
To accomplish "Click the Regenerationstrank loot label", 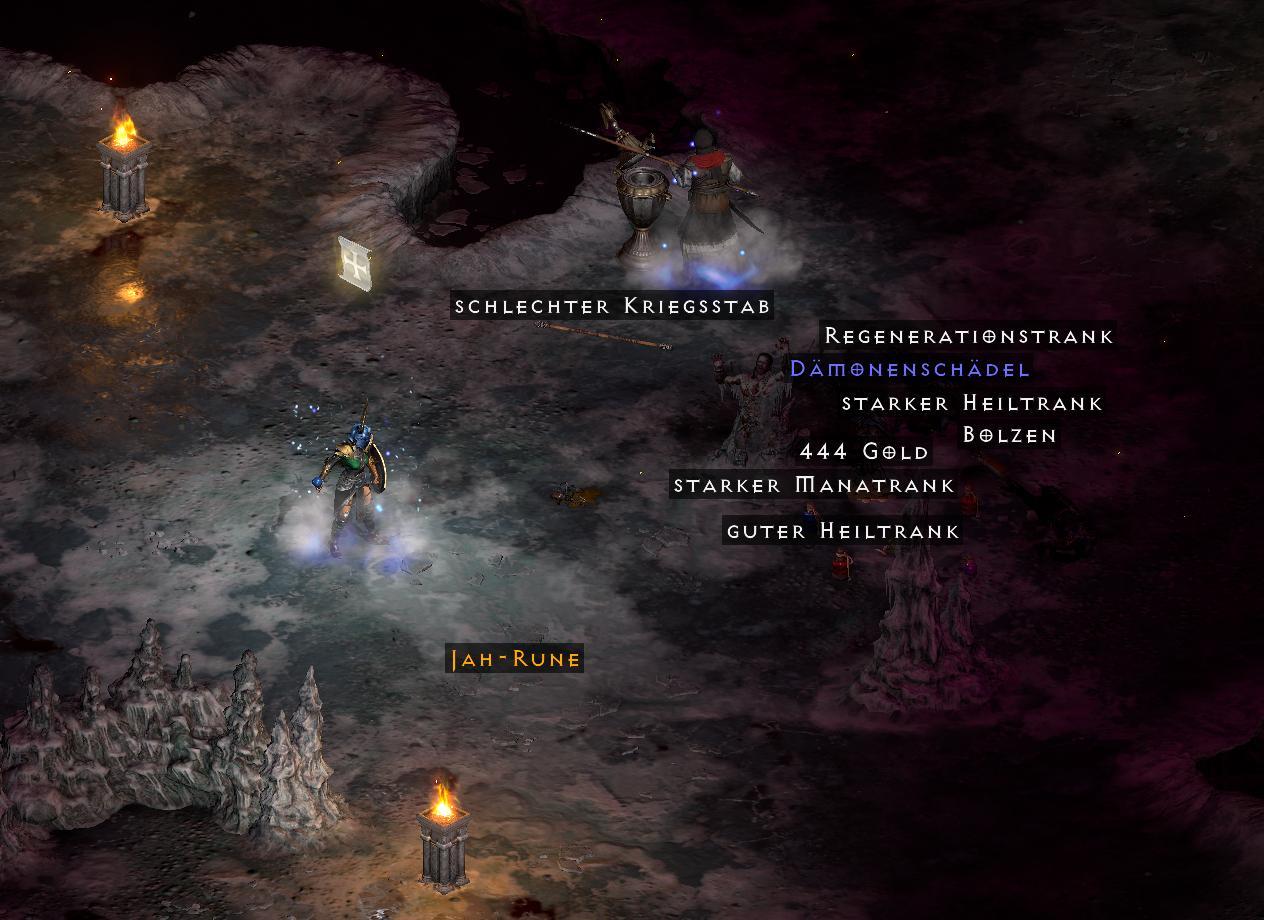I will tap(968, 336).
